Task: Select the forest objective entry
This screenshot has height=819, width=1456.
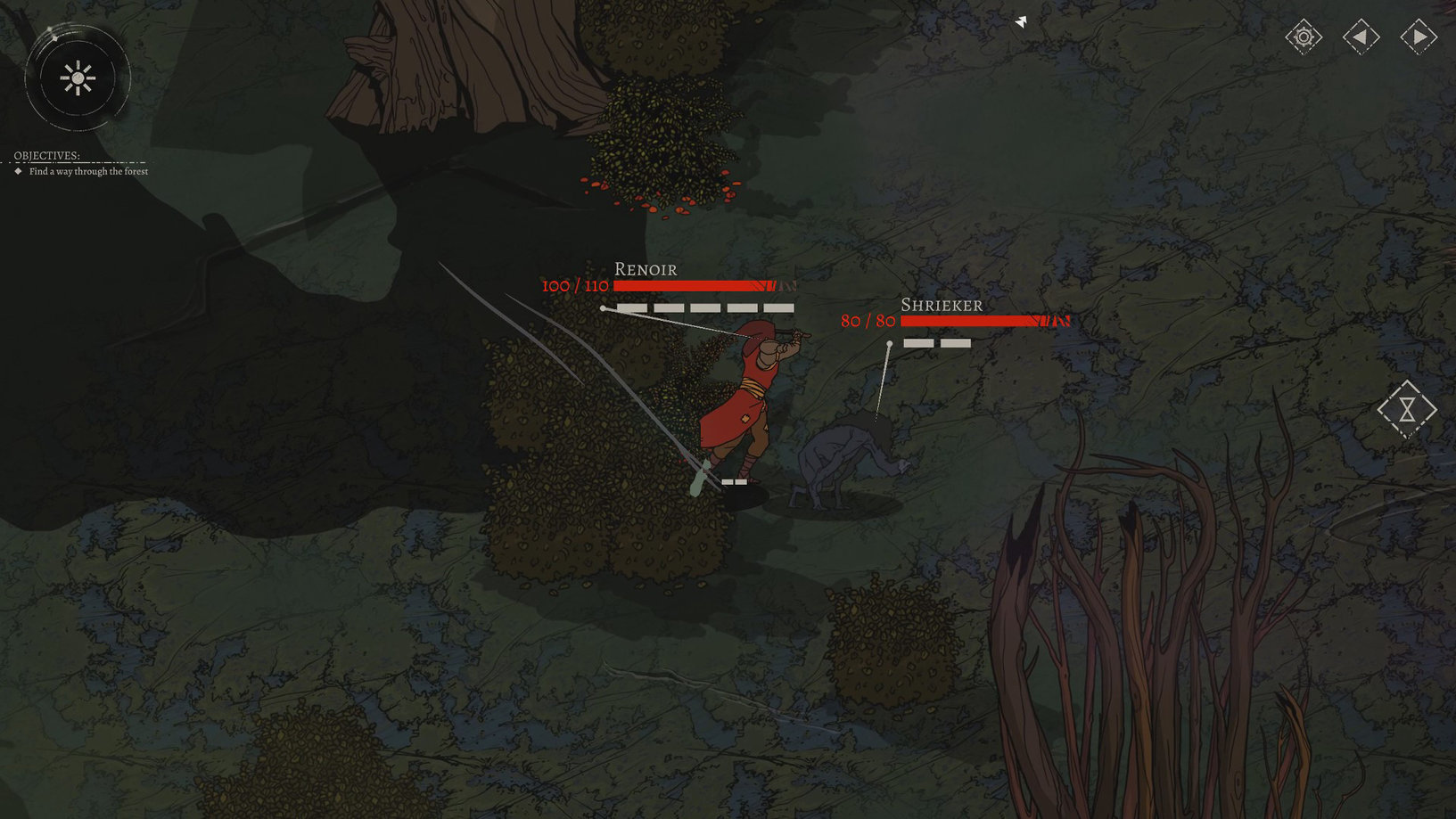Action: coord(88,171)
